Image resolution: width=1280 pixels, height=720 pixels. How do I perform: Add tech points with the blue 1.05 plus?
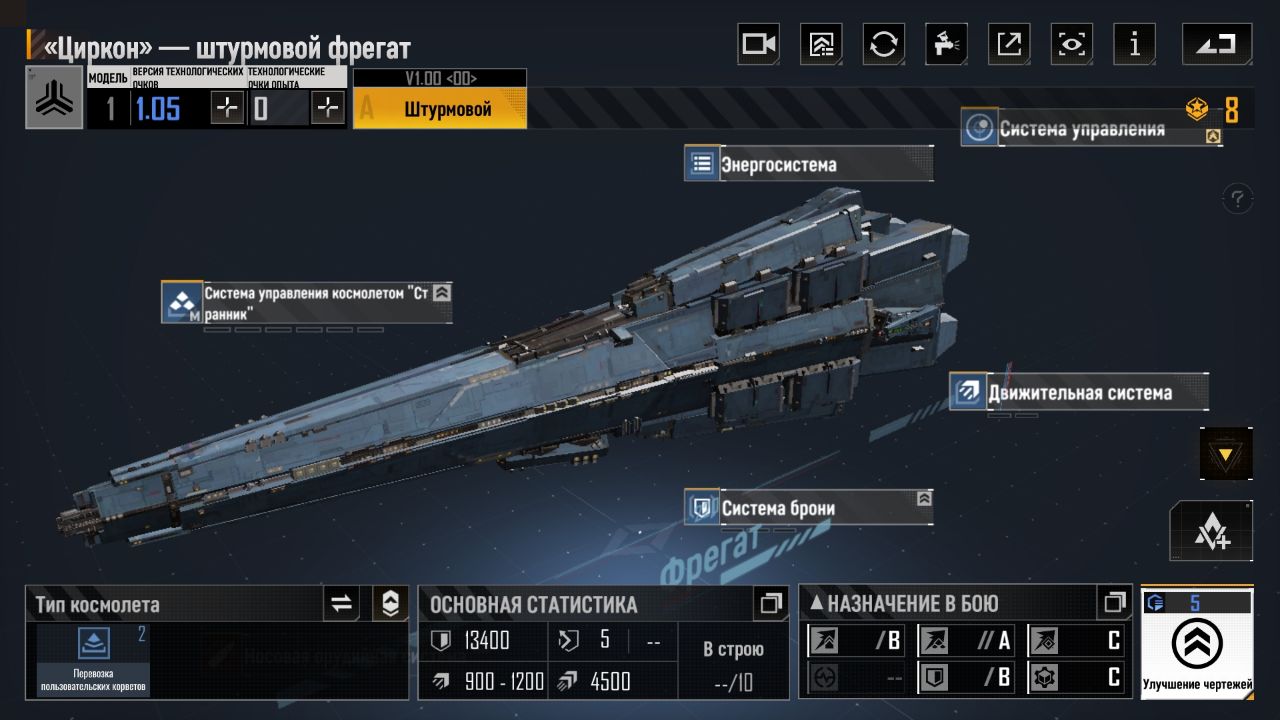coord(228,108)
